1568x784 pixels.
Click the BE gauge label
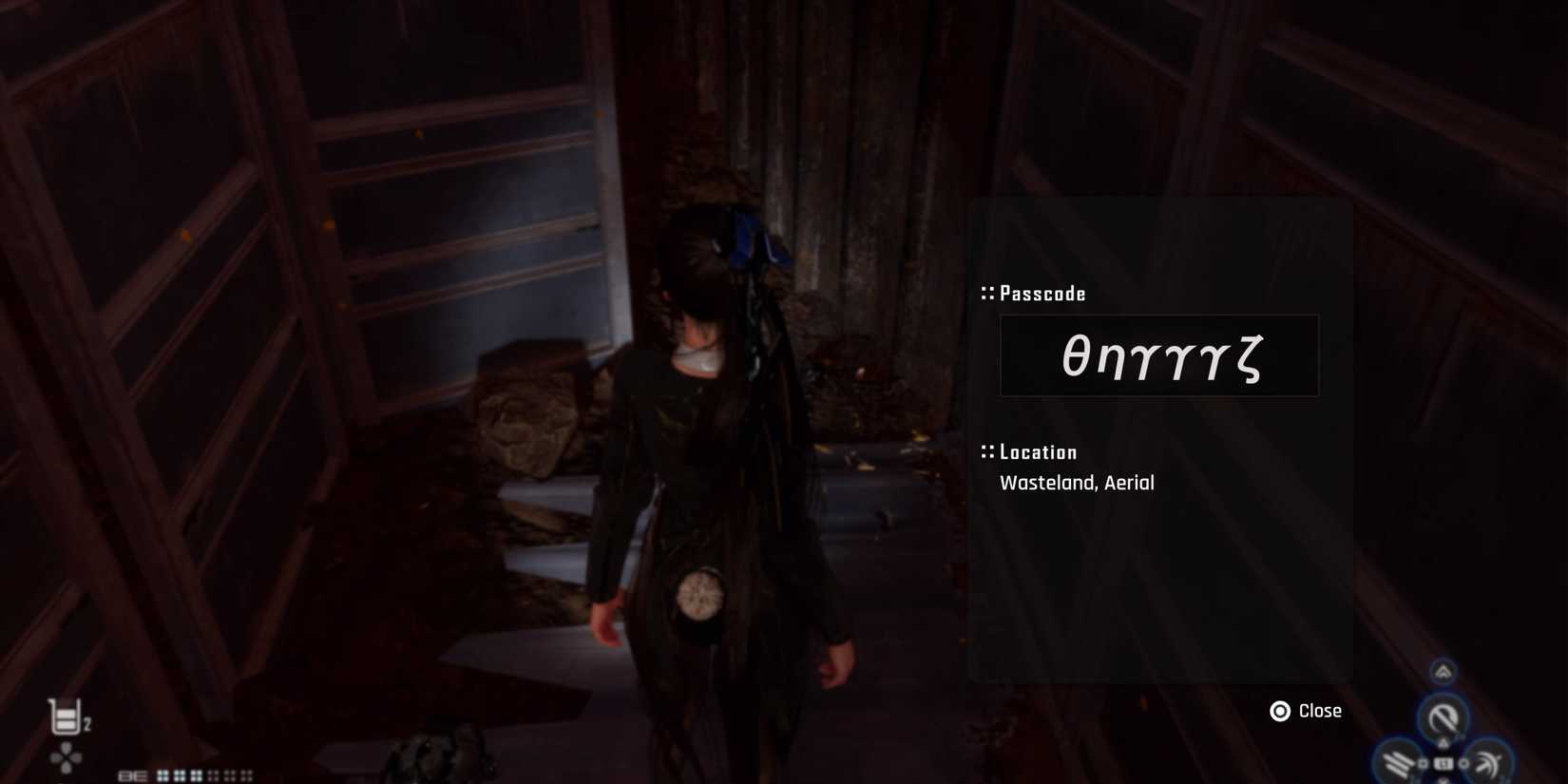click(133, 774)
